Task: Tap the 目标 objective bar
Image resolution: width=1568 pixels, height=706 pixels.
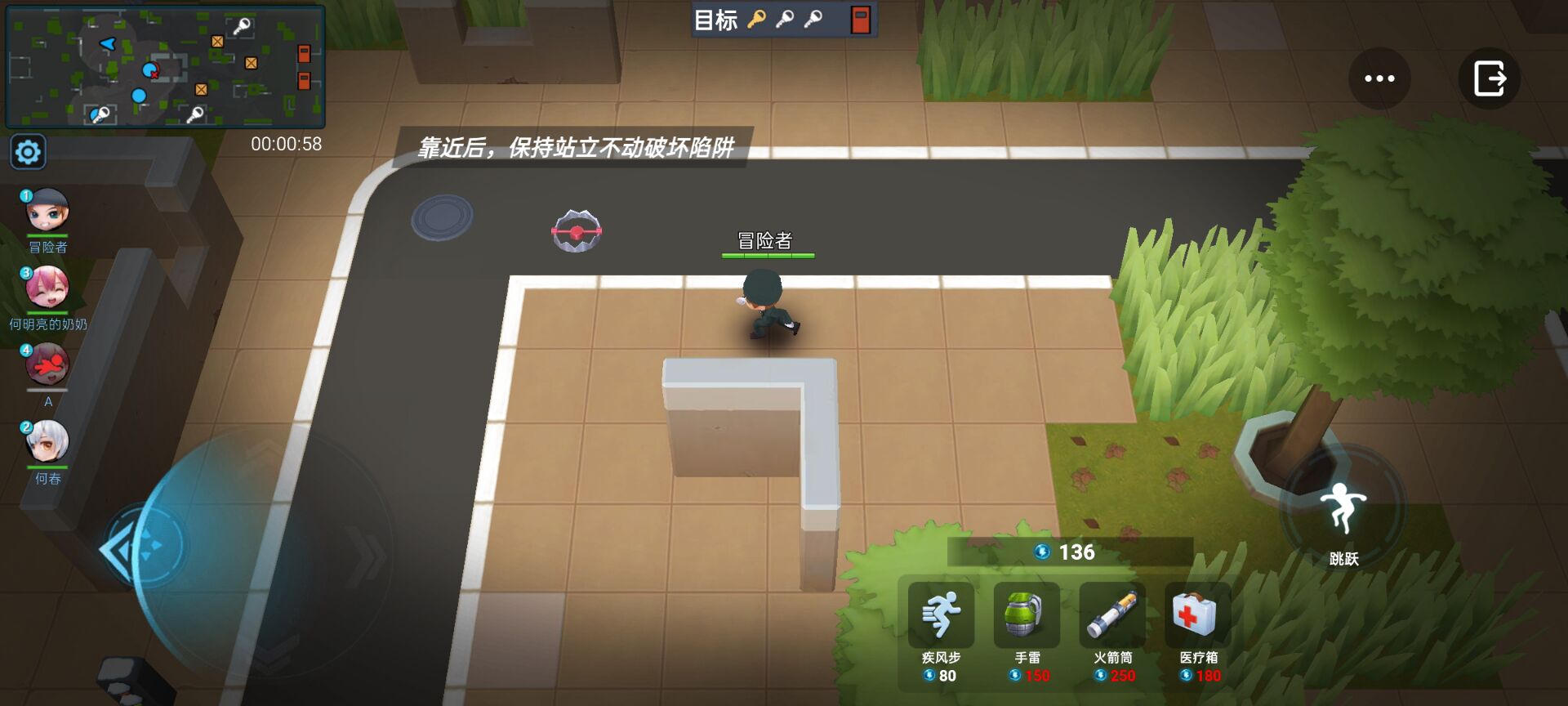Action: (x=780, y=20)
